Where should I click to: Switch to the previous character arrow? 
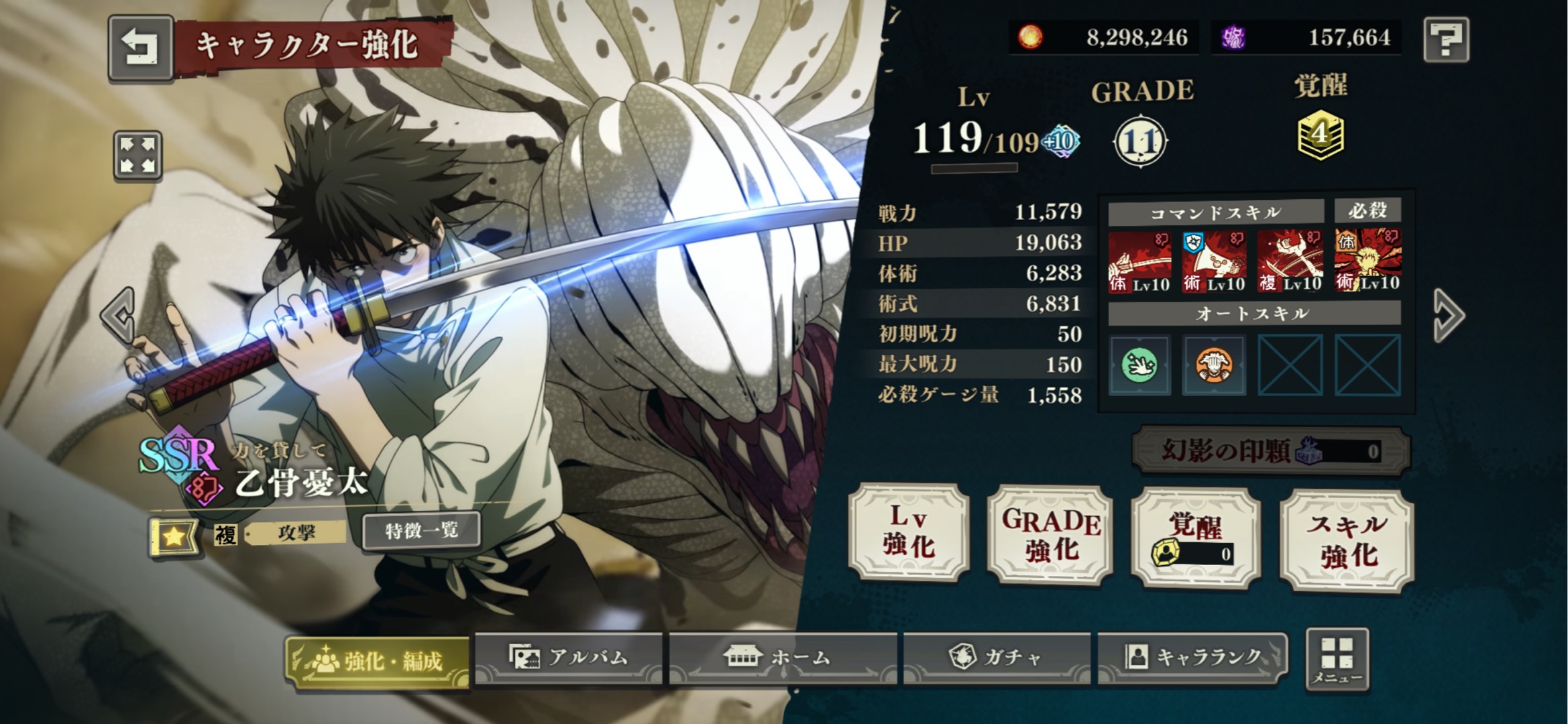coord(118,315)
